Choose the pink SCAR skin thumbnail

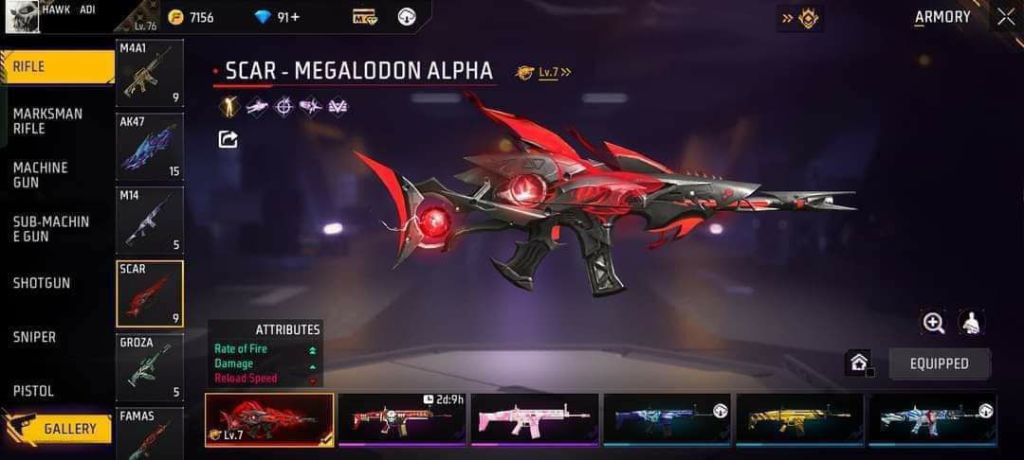click(534, 419)
